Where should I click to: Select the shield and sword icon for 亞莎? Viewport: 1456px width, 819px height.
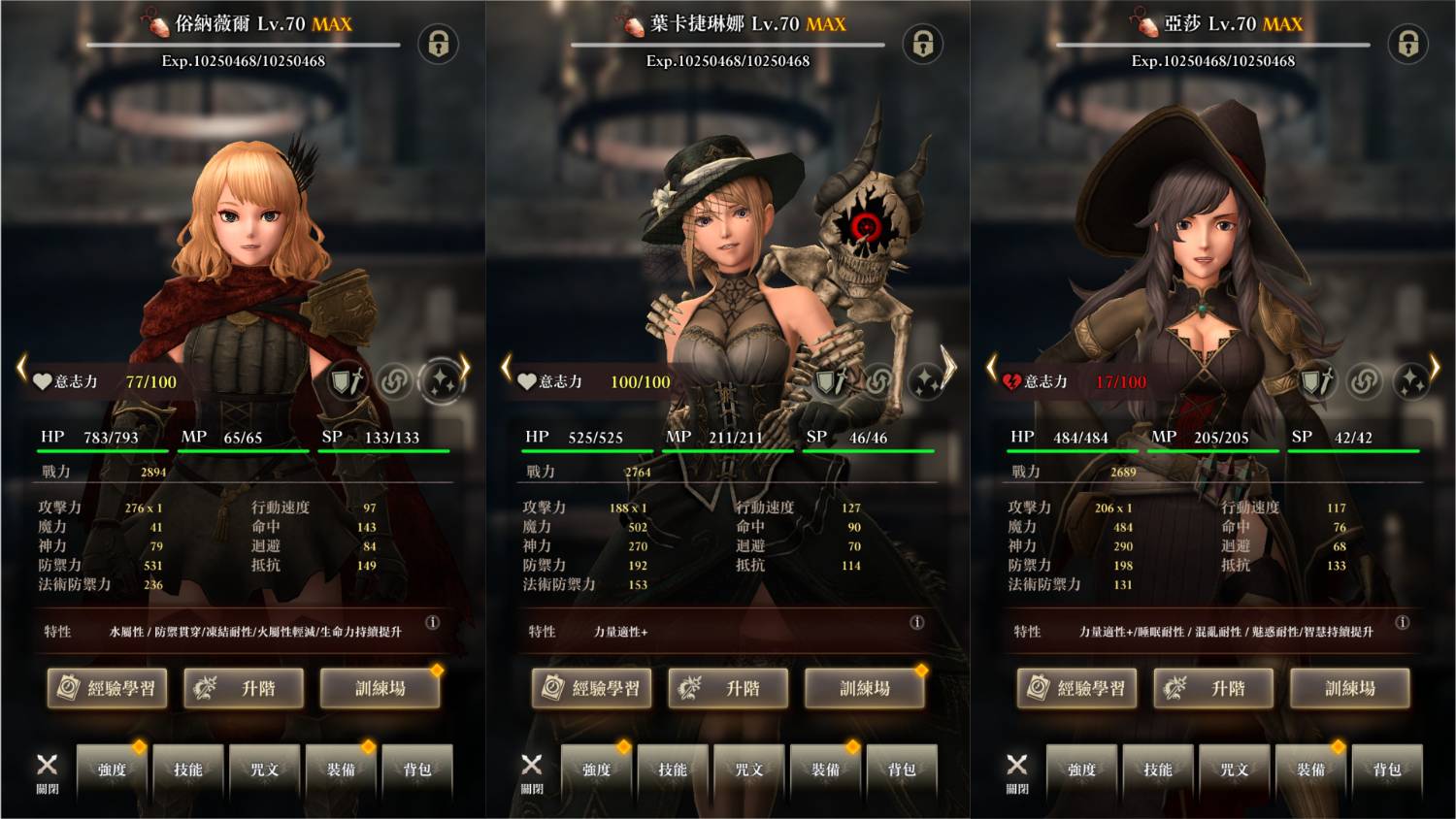(1316, 381)
